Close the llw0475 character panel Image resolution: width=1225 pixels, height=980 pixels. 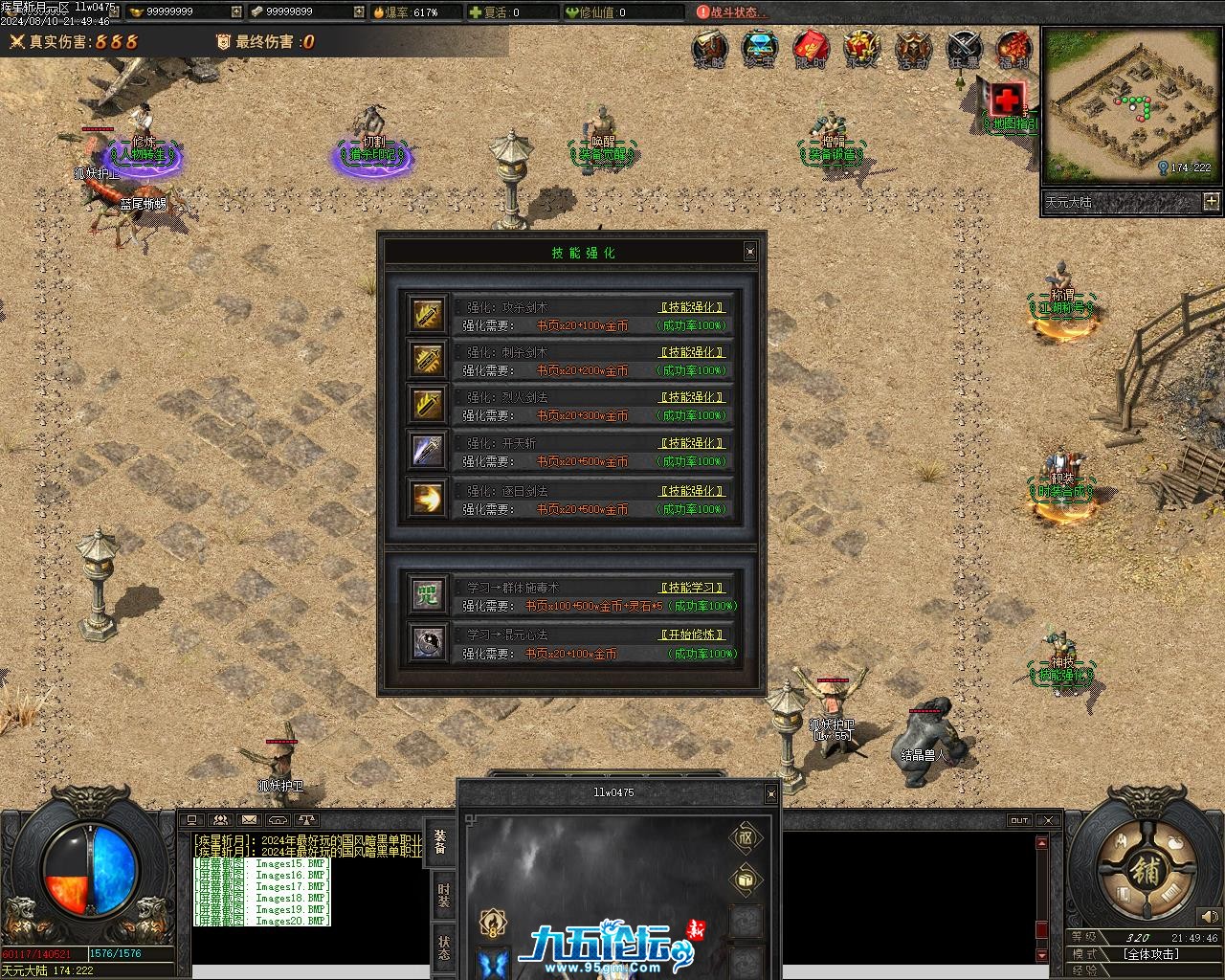point(770,793)
